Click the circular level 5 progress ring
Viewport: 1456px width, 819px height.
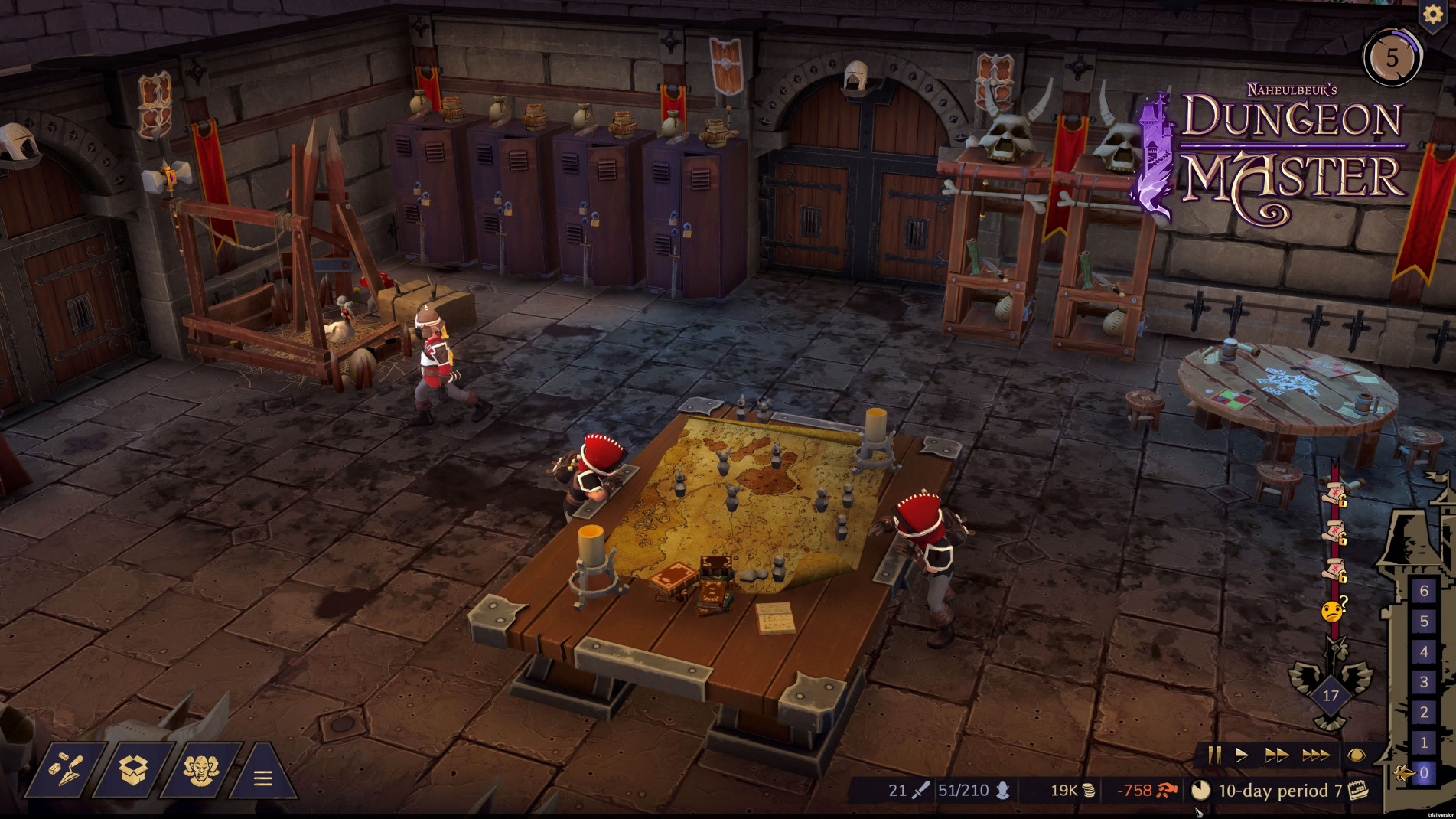point(1392,56)
